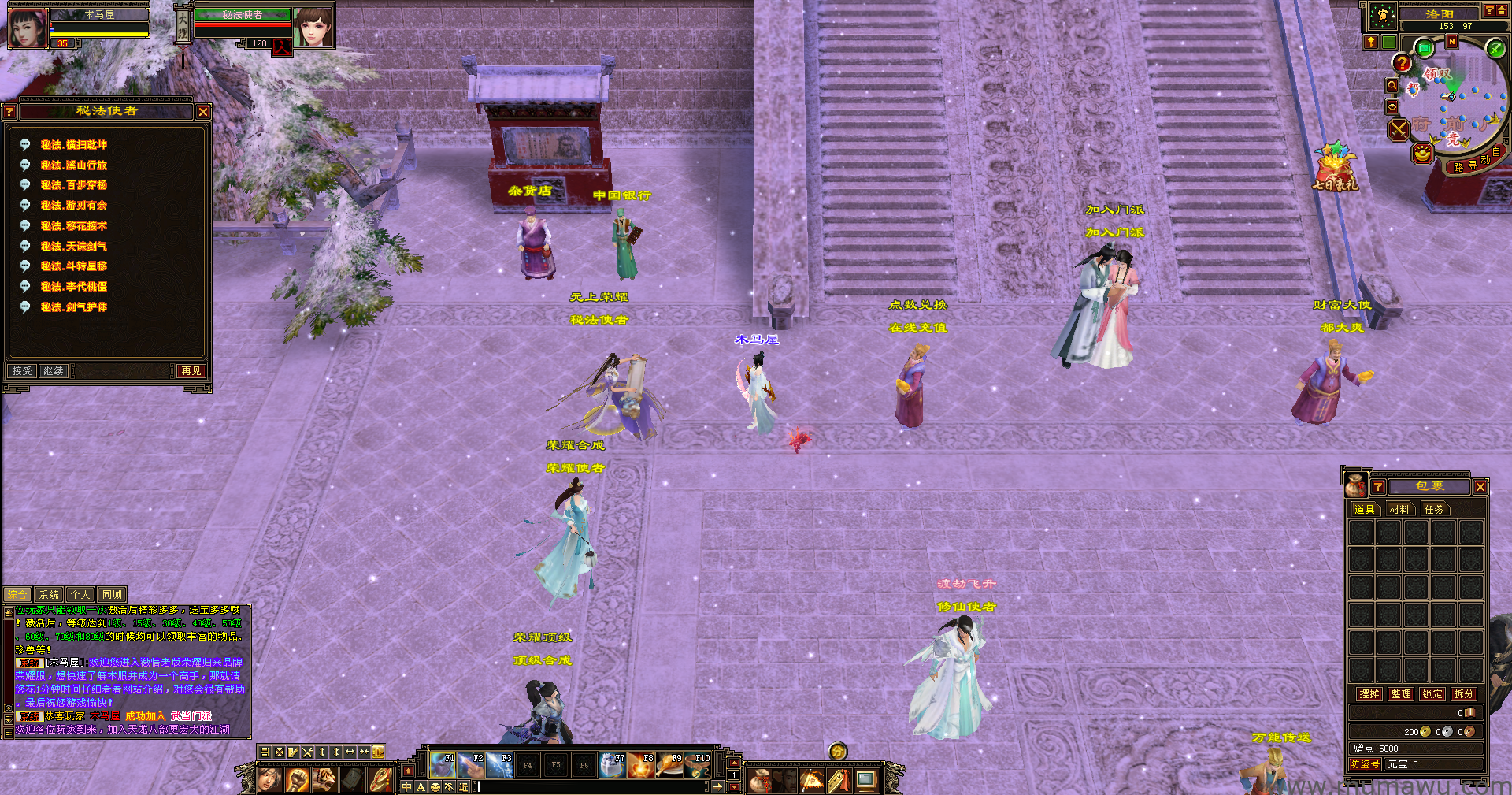
Task: Close the 秘法使者 dialogue window
Action: click(203, 112)
